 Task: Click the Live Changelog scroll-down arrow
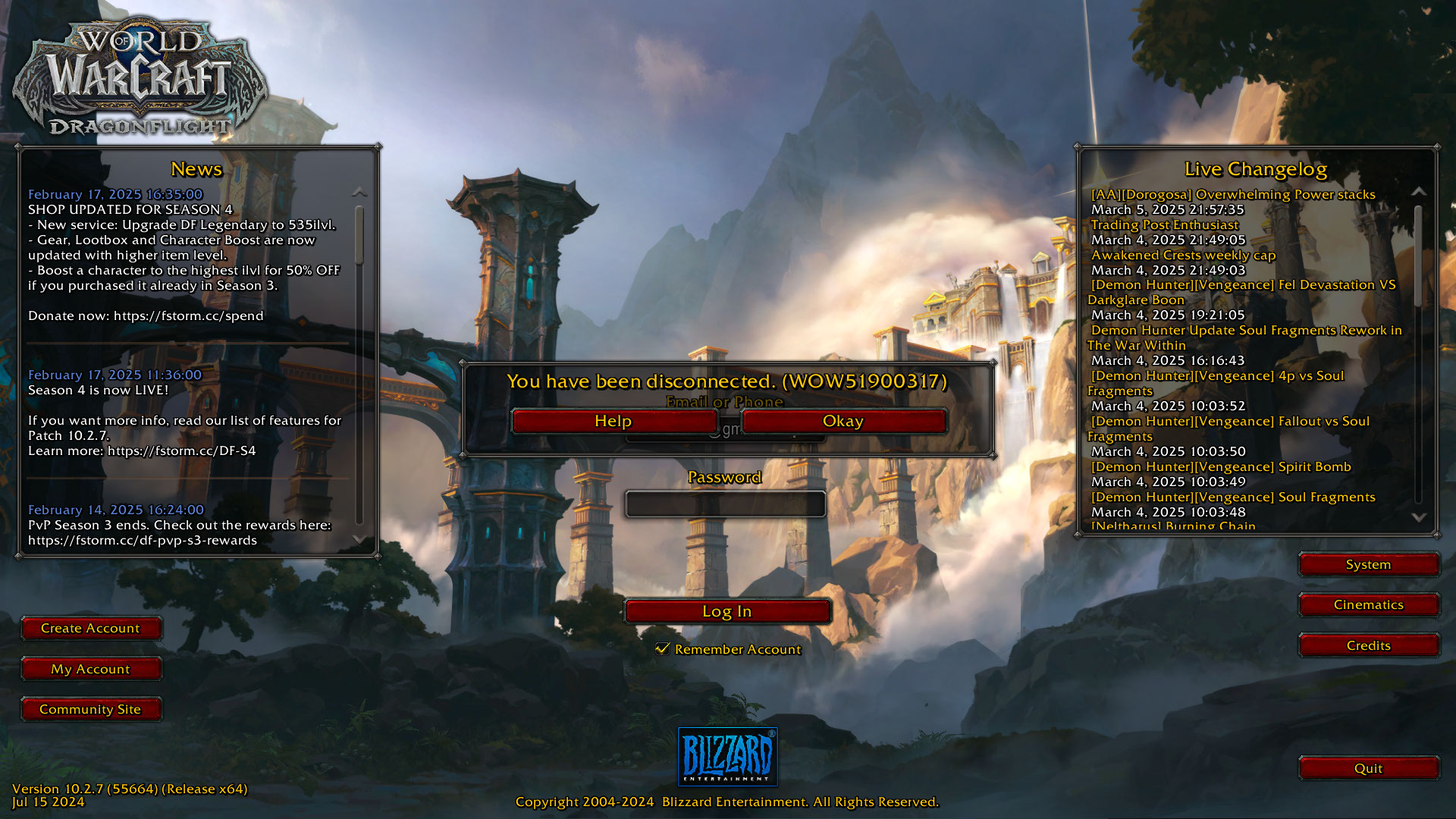(x=1418, y=517)
